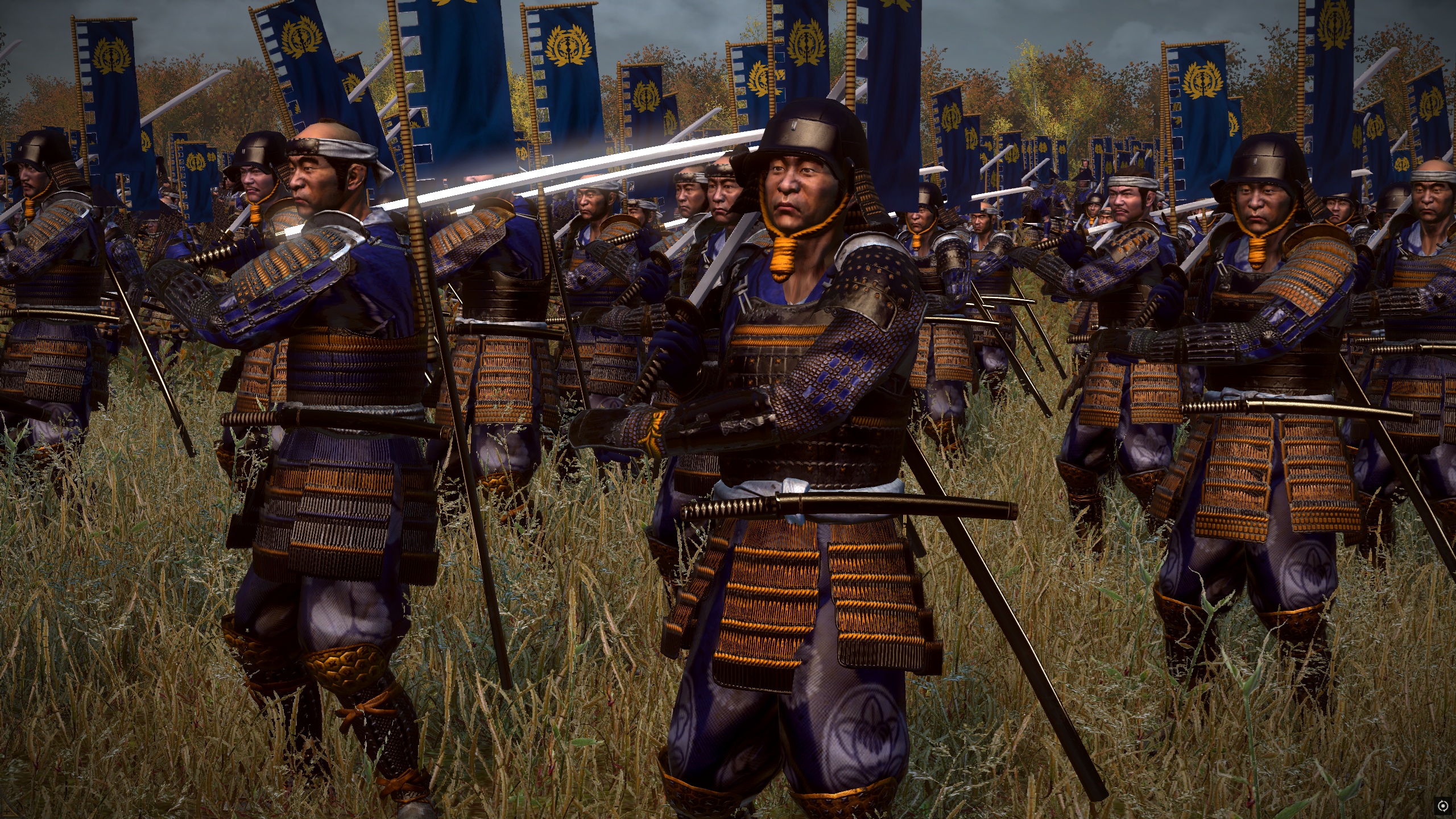Screen dimensions: 1456x819
Task: Click the circular-arrows overlay icon
Action: pos(1442,806)
